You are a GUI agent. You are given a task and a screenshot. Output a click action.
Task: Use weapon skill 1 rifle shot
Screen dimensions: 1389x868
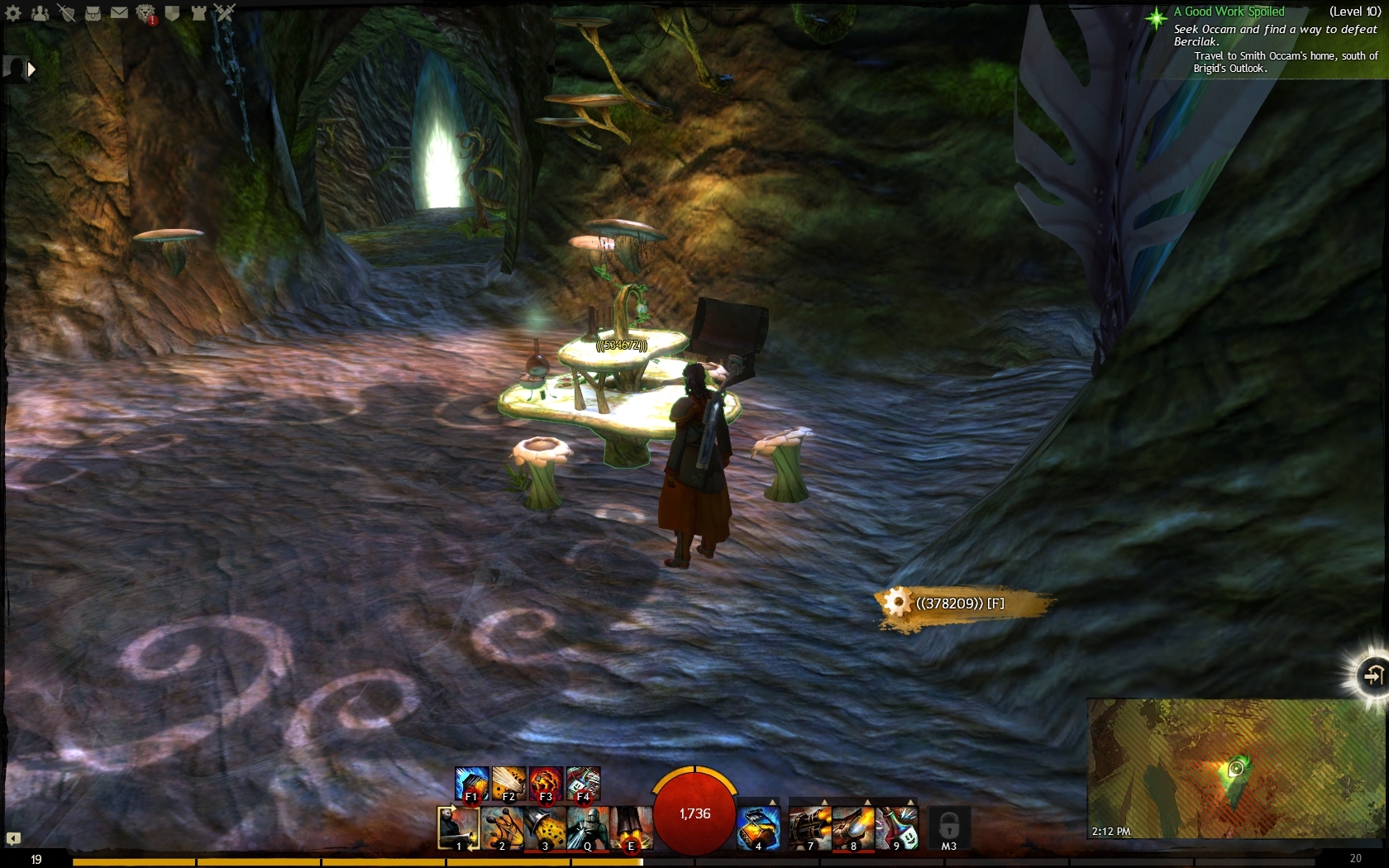[459, 827]
